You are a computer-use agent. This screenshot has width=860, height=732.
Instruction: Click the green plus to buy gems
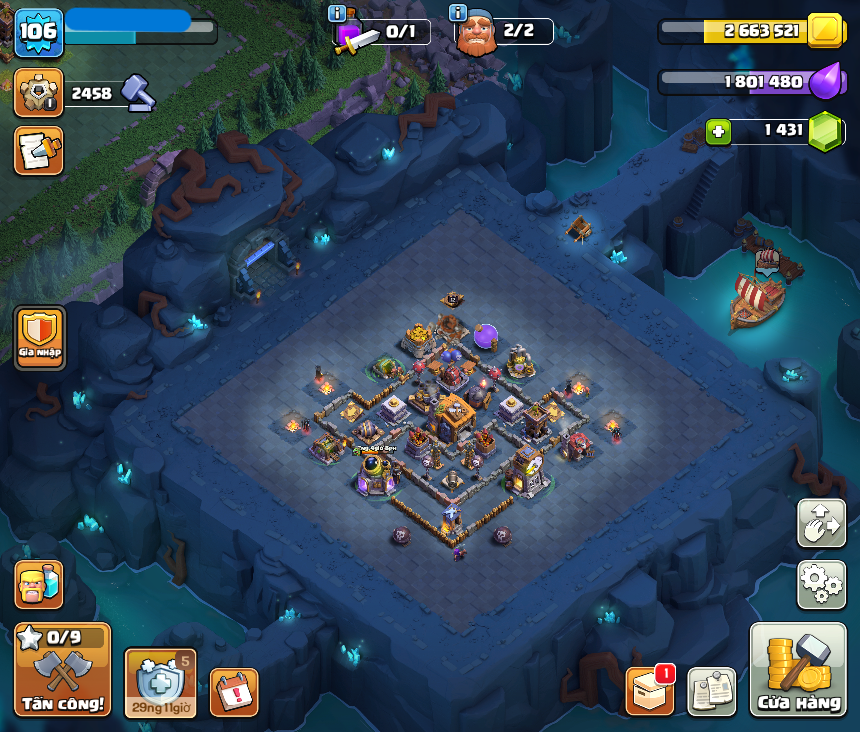tap(718, 131)
